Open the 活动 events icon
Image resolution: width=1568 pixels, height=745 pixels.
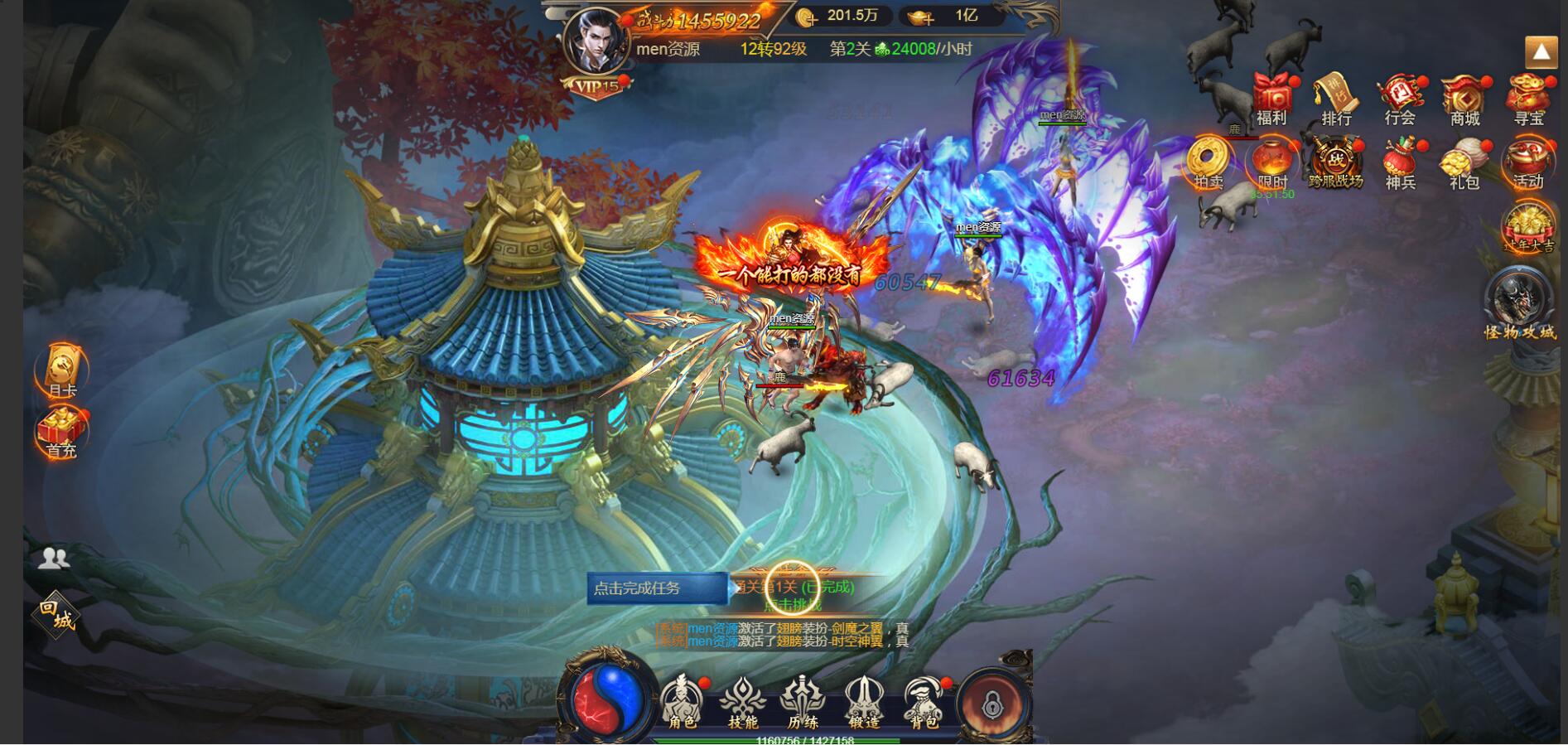pyautogui.click(x=1528, y=162)
